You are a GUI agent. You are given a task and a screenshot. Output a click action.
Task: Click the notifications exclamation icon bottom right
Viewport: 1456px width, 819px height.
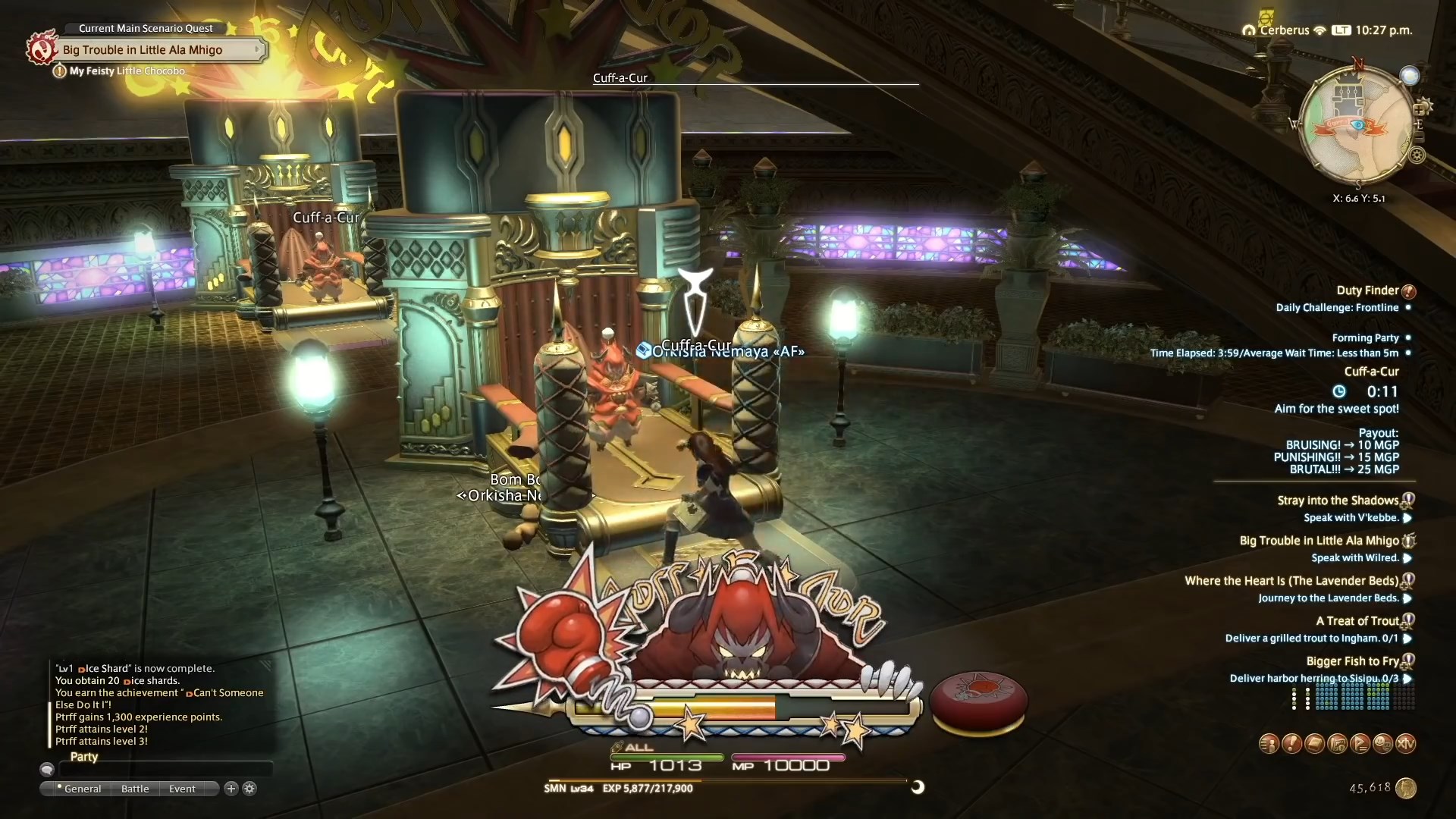click(x=1291, y=744)
